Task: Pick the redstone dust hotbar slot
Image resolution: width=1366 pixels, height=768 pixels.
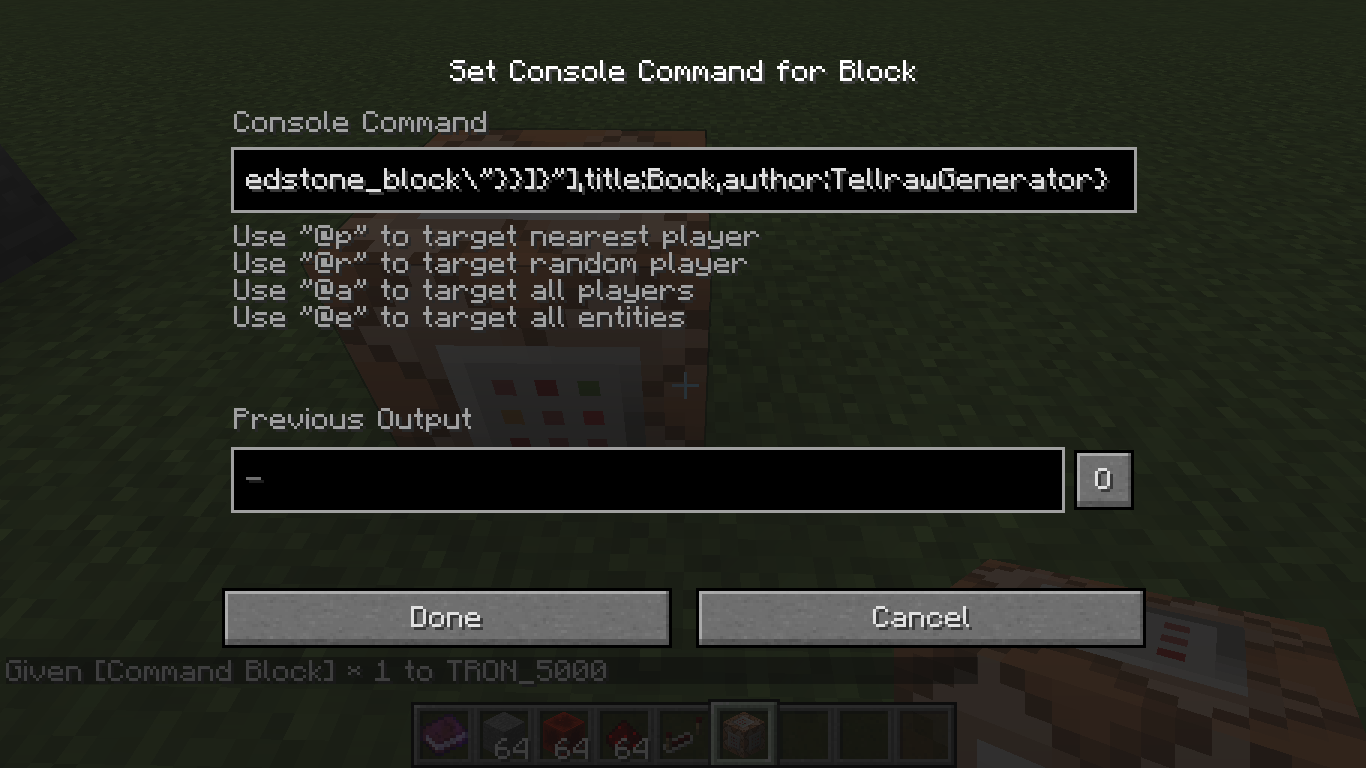Action: (x=623, y=736)
